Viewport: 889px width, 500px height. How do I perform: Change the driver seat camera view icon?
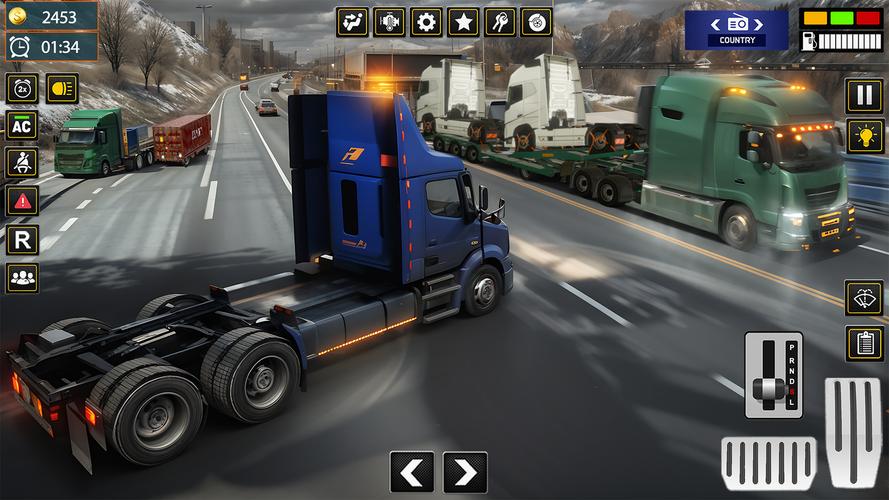352,22
